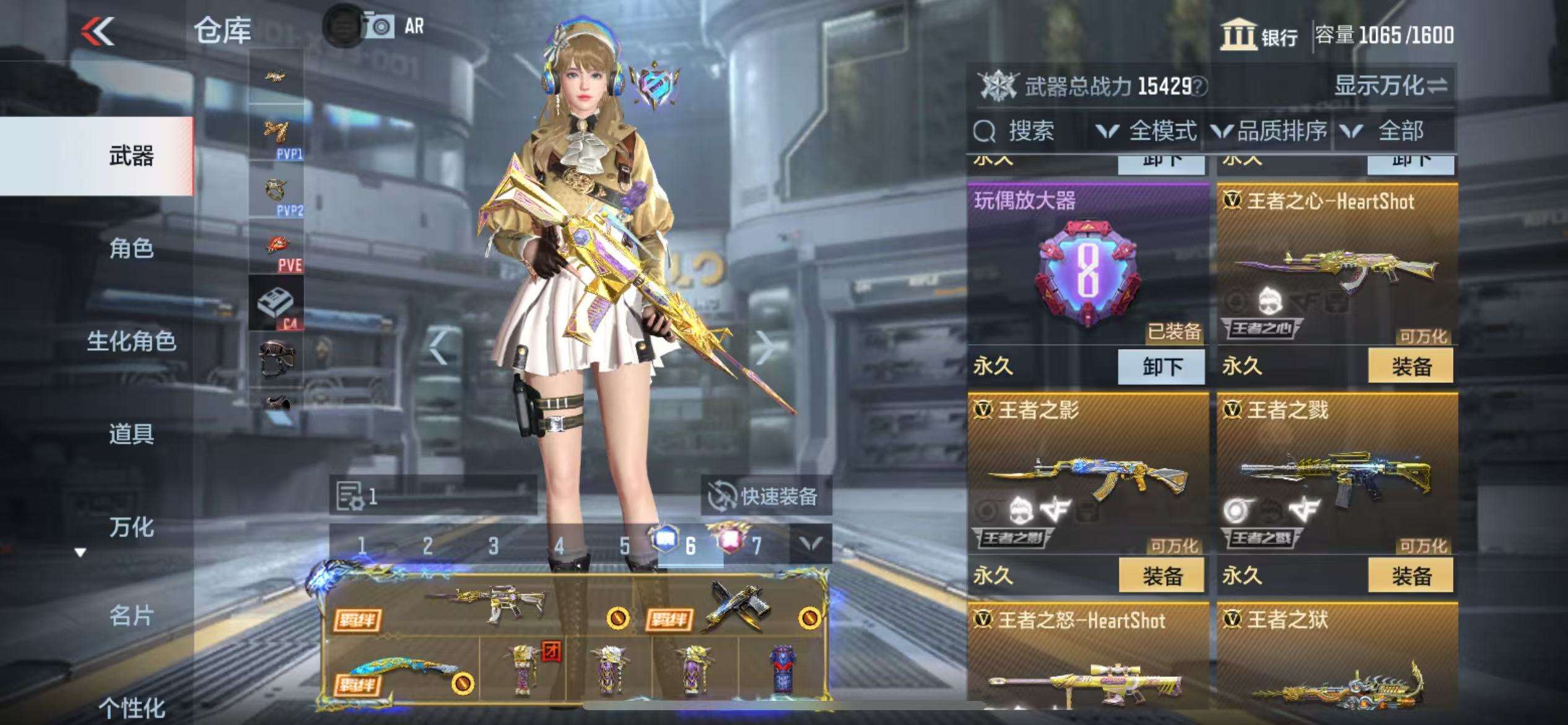
Task: Open the 全部 filter dropdown
Action: coord(1390,131)
